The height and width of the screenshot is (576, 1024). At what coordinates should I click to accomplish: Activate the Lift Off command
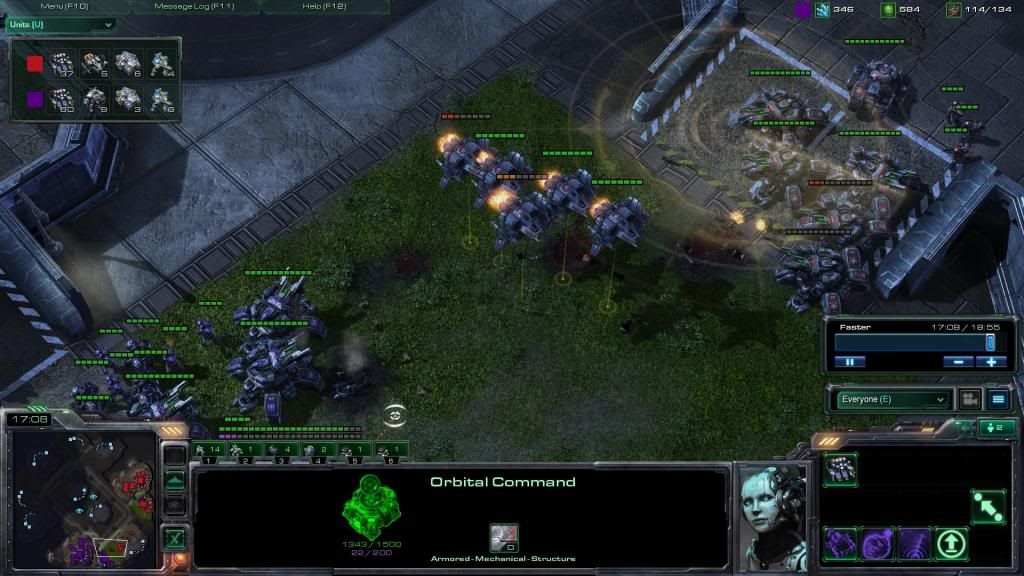[x=951, y=544]
